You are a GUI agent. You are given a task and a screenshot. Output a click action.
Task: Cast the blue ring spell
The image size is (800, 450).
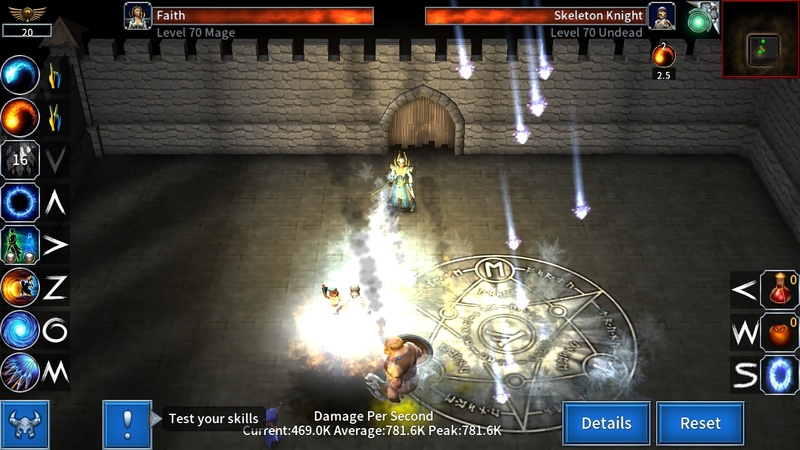(x=20, y=202)
